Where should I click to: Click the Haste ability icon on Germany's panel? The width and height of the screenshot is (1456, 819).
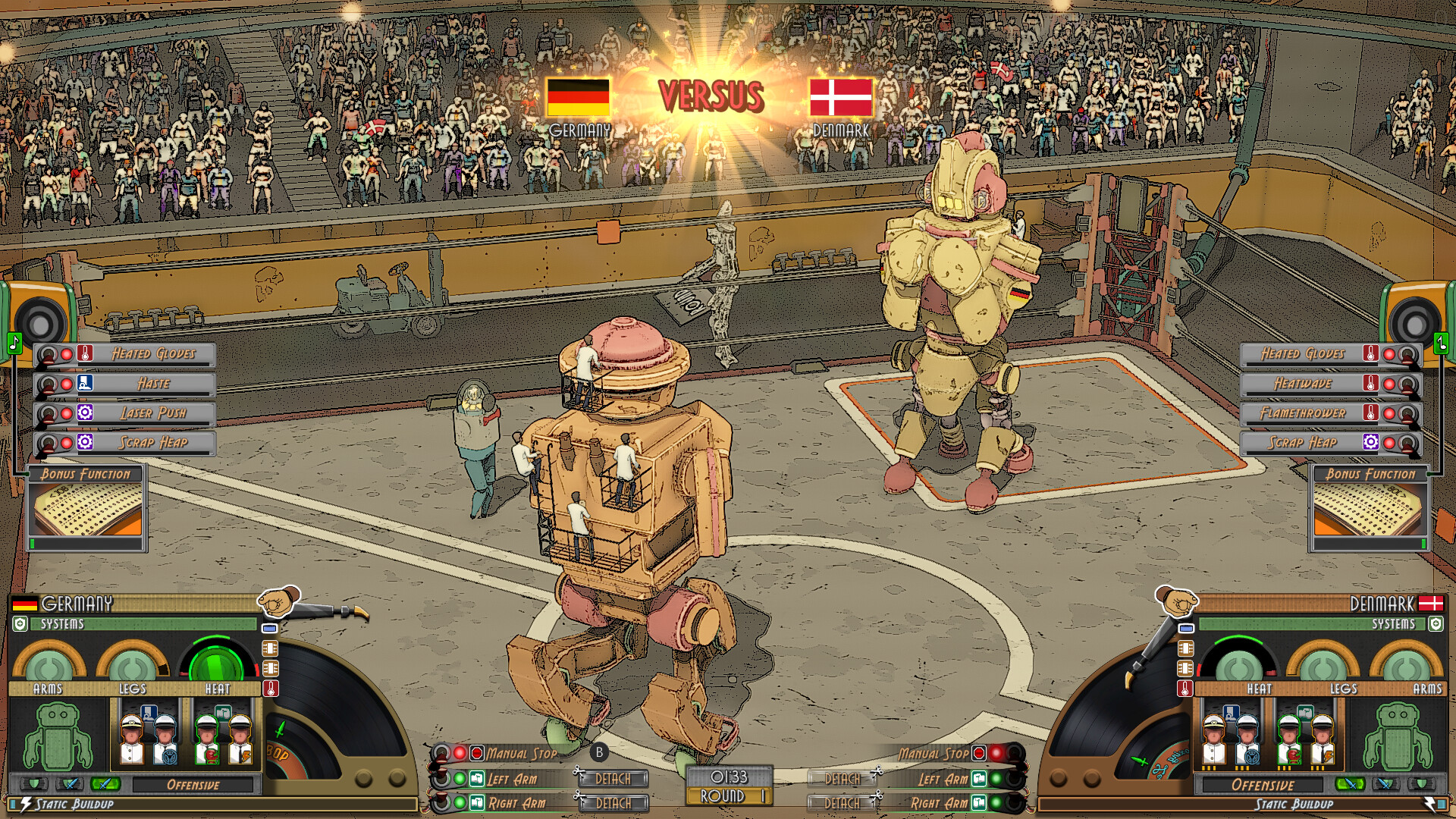85,384
